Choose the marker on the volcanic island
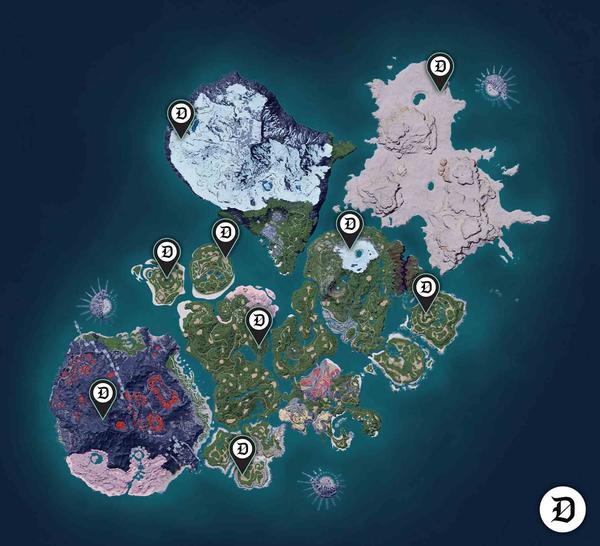The image size is (600, 546). tap(102, 396)
